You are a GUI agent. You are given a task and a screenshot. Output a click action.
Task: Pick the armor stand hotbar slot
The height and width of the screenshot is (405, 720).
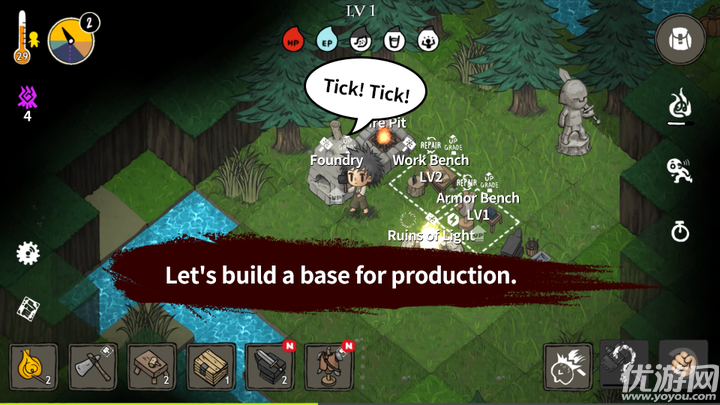pos(329,367)
